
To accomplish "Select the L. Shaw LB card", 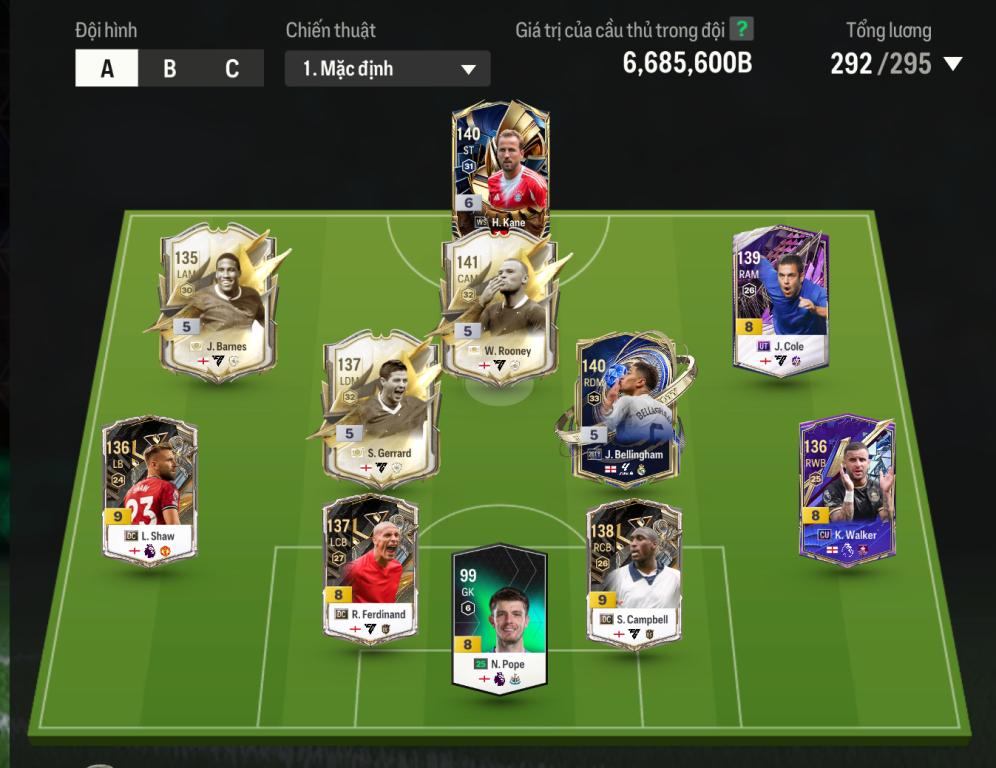I will tap(150, 490).
